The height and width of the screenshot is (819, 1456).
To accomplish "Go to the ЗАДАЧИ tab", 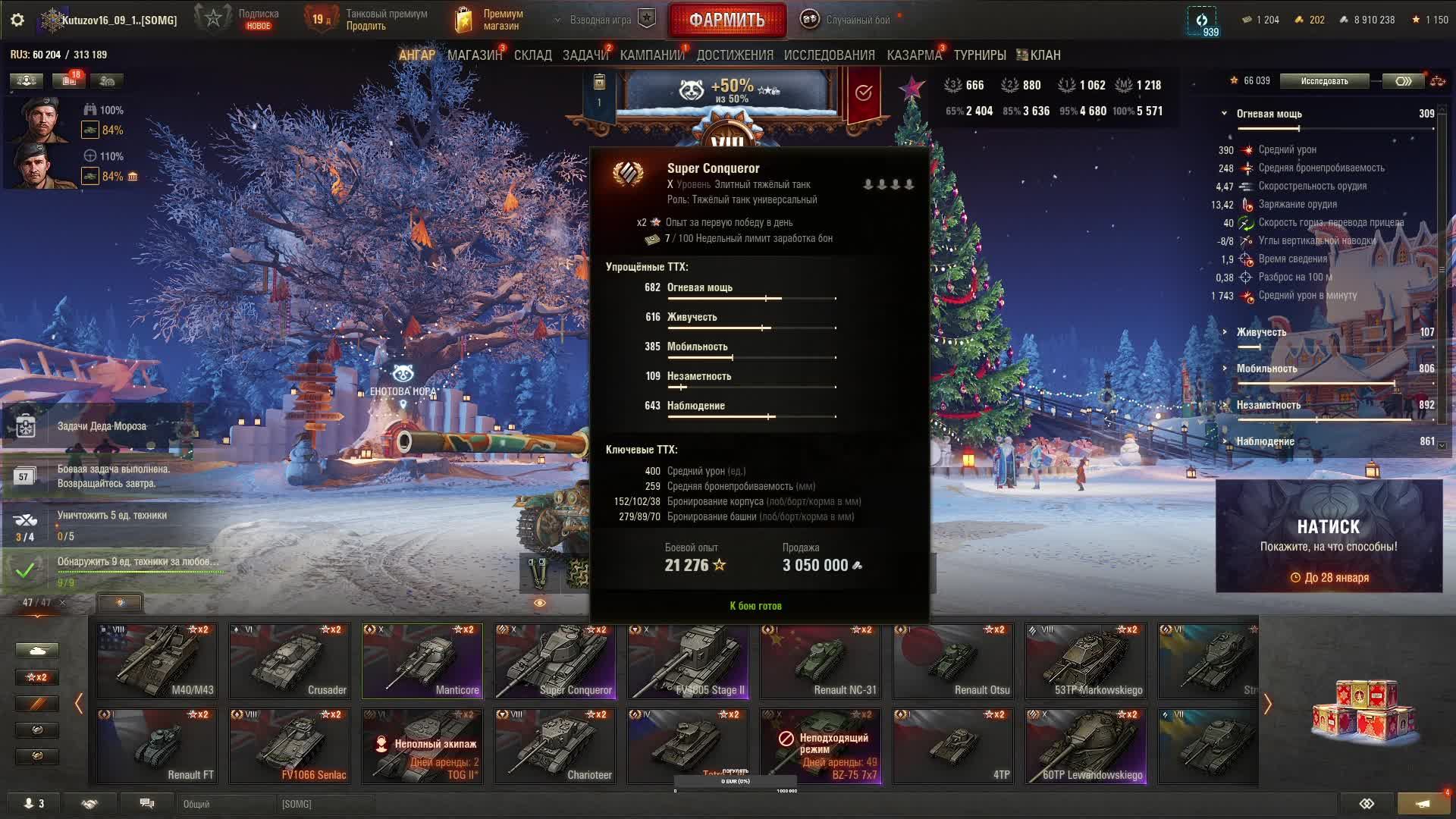I will pos(585,55).
